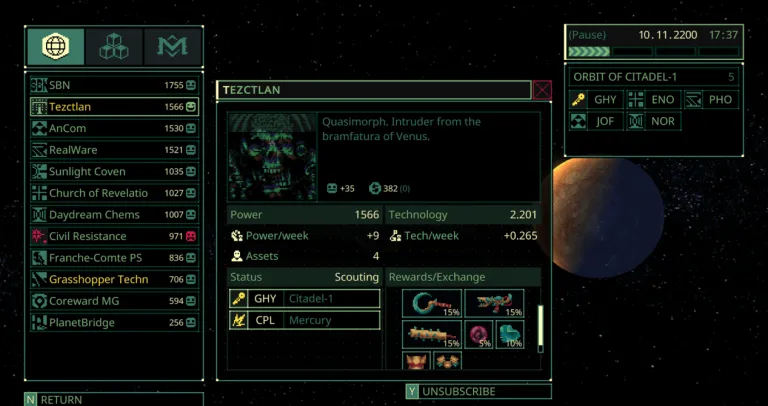This screenshot has height=406, width=768.
Task: Select PlanetBridge in faction list
Action: (x=114, y=323)
